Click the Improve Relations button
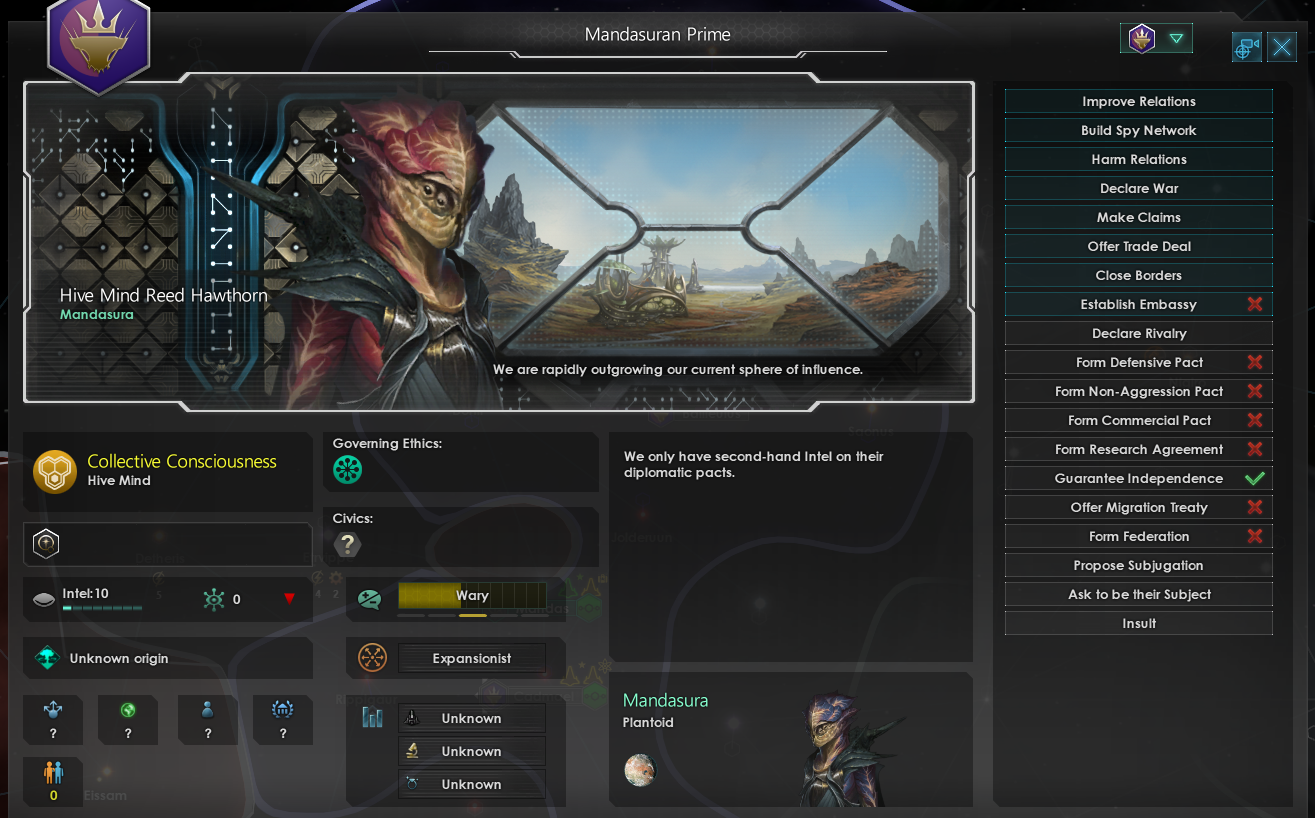Image resolution: width=1315 pixels, height=818 pixels. (1138, 101)
